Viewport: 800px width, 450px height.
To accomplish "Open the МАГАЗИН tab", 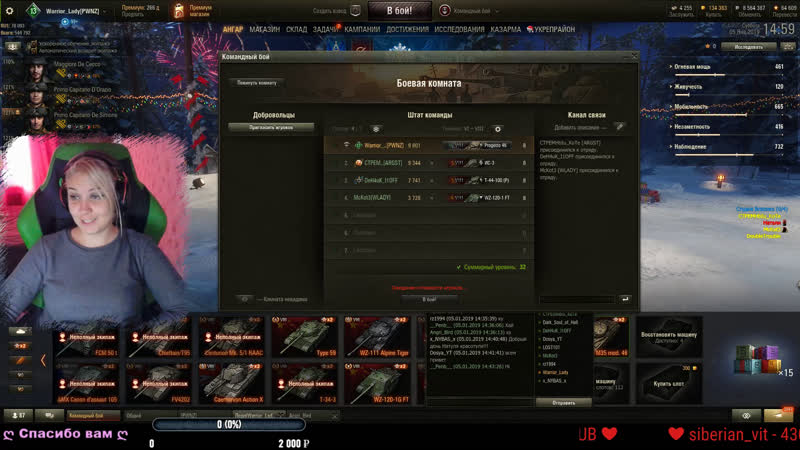I will pyautogui.click(x=265, y=30).
